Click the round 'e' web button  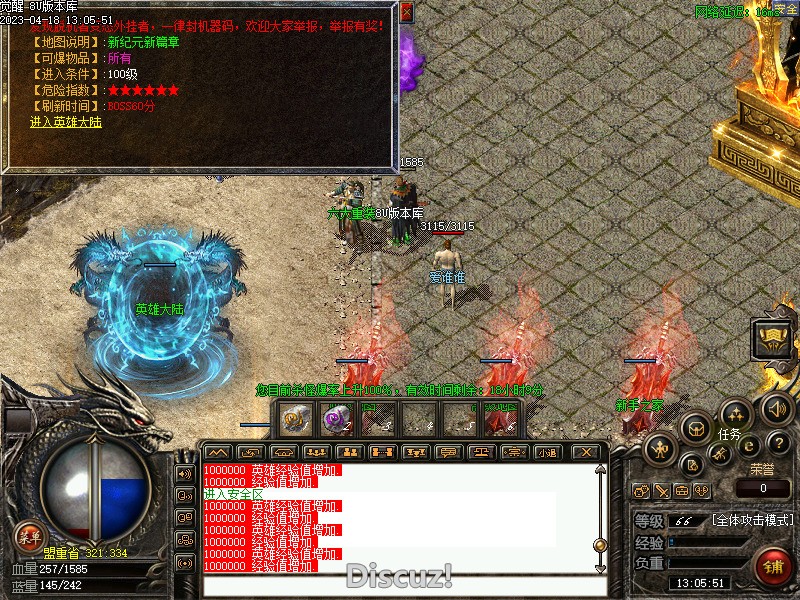(x=748, y=447)
